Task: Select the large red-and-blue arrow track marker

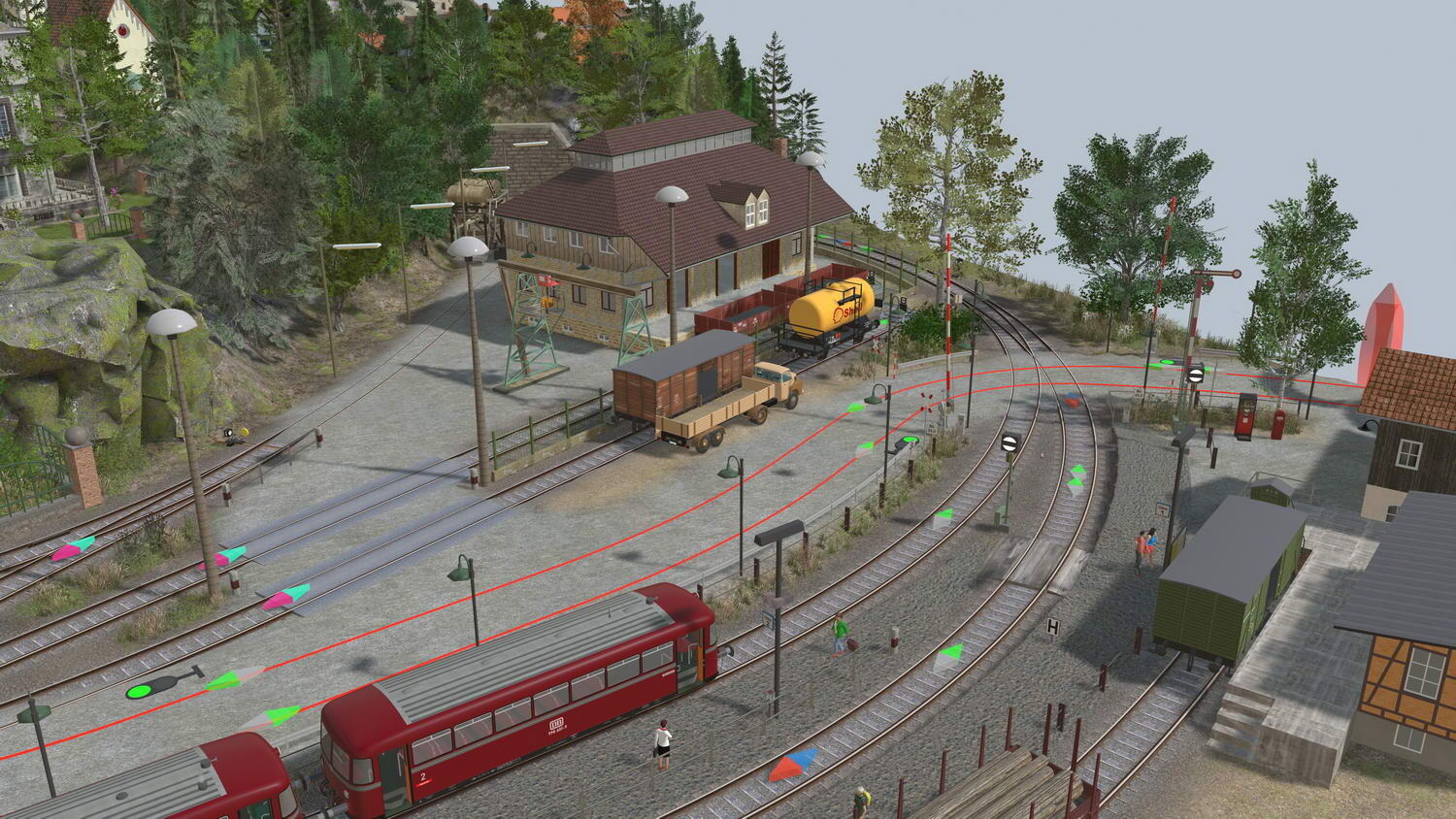Action: 793,764
